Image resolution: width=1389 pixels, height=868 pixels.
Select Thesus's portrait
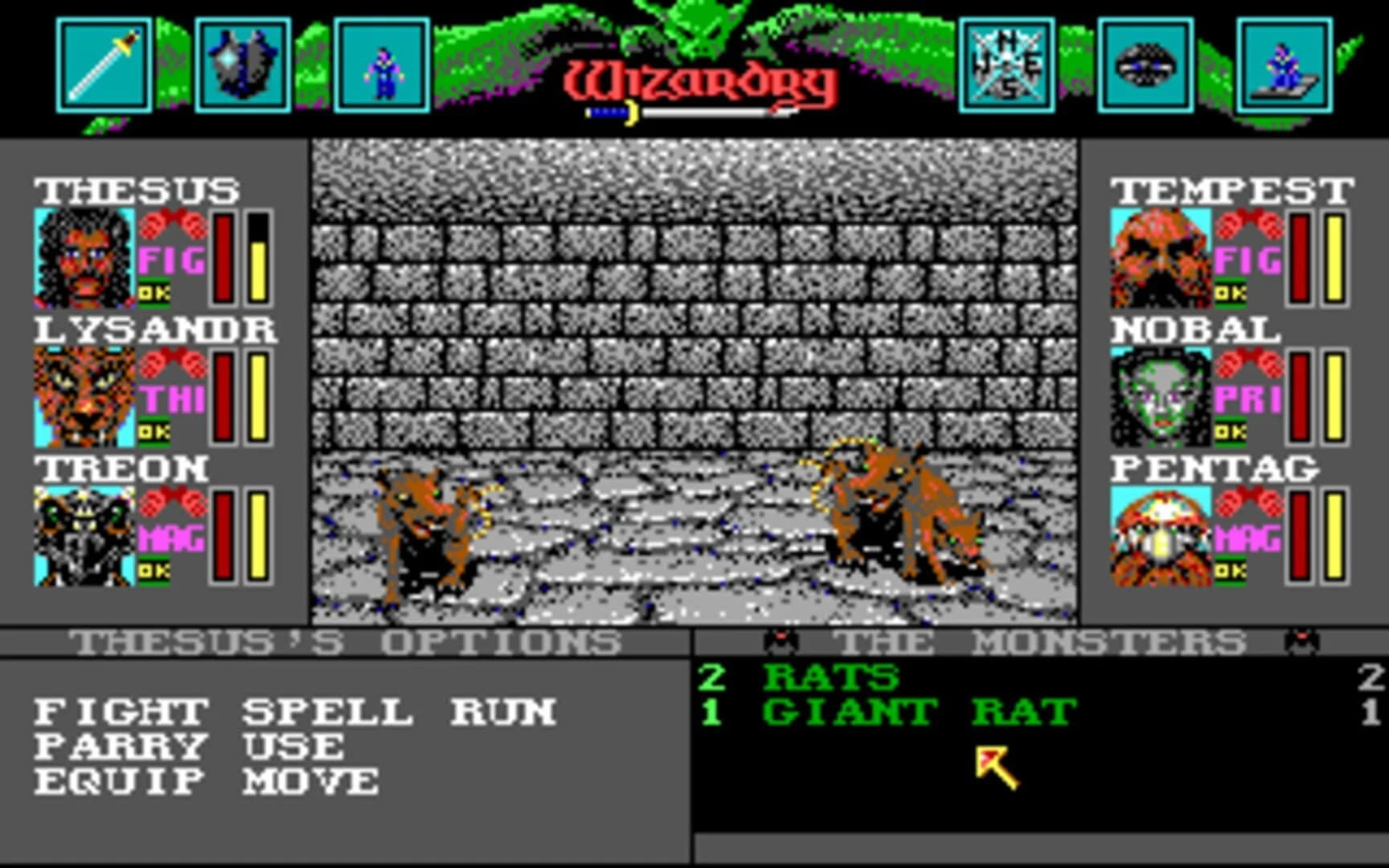(83, 257)
